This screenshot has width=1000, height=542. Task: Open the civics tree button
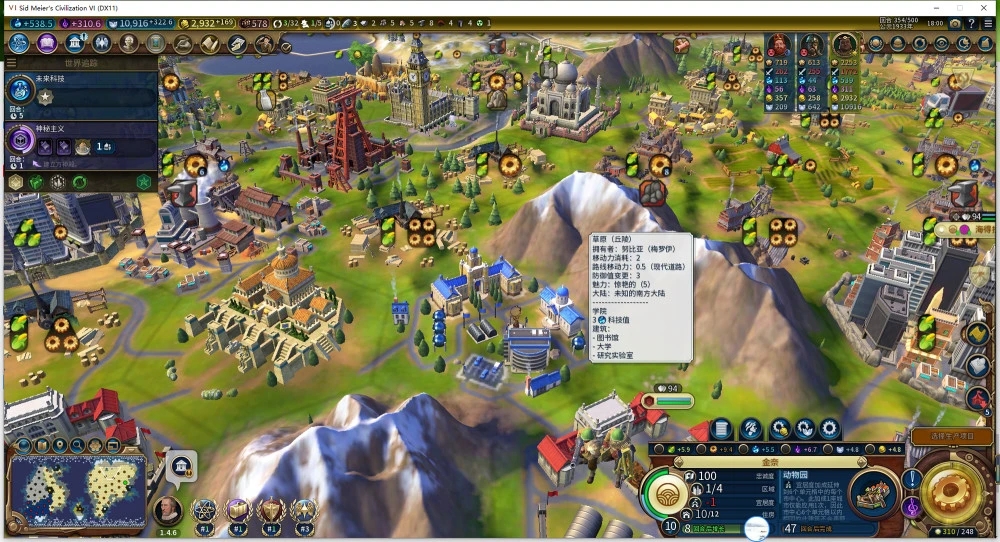46,43
